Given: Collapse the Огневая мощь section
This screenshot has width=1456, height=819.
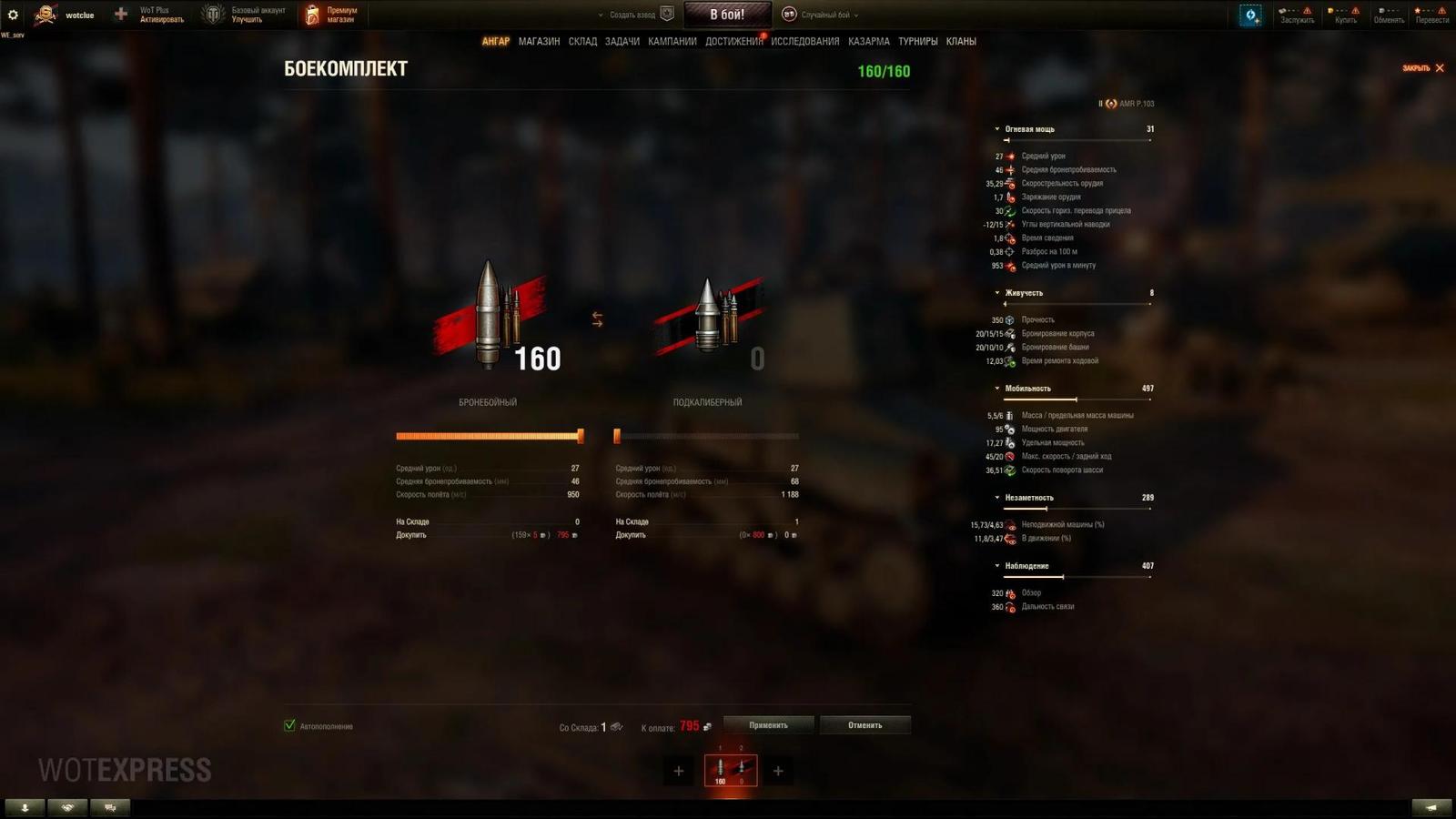Looking at the screenshot, I should 996,128.
